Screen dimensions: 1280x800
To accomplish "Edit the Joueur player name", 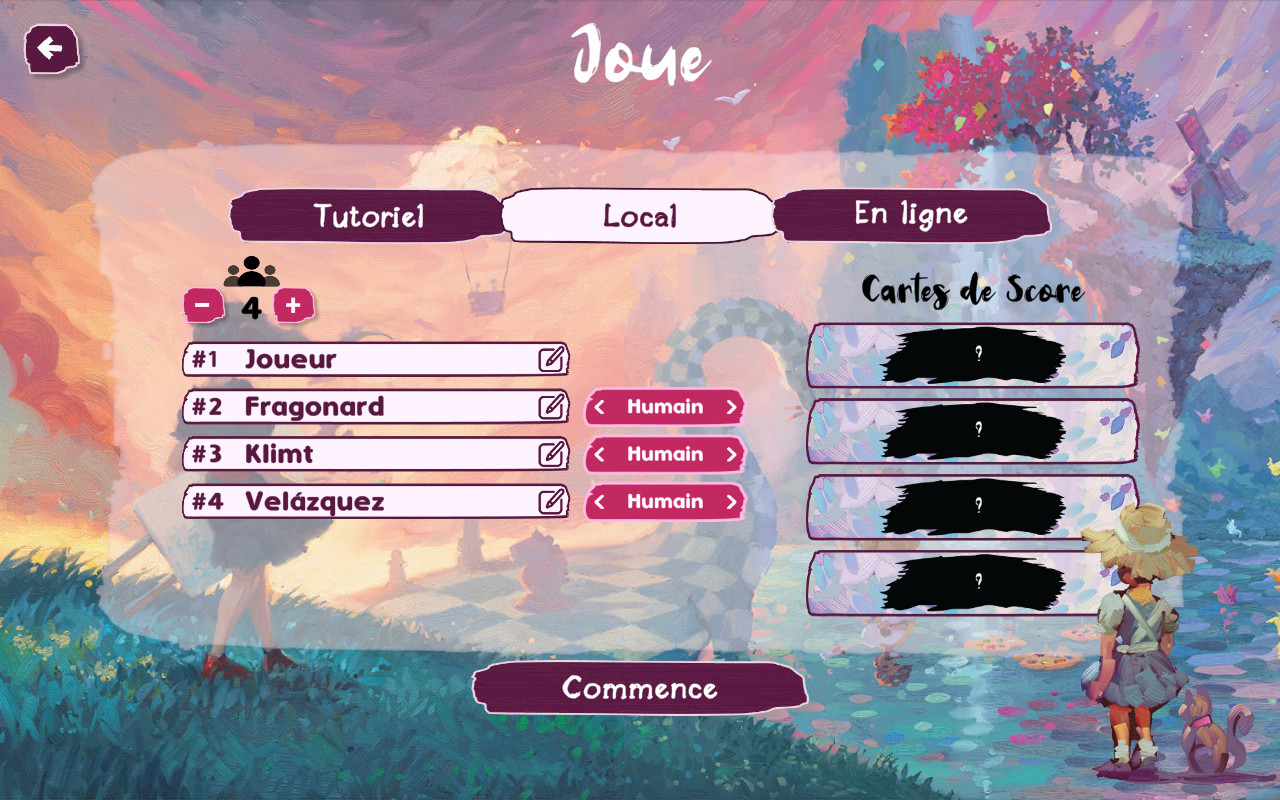I will 552,359.
